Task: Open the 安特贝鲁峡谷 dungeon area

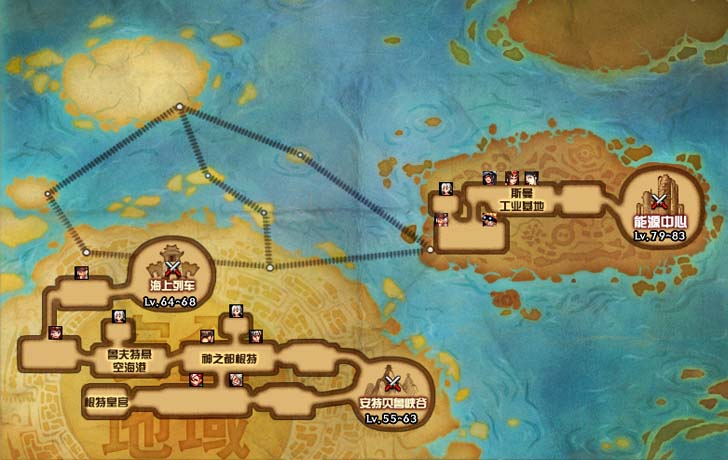Action: [x=393, y=385]
